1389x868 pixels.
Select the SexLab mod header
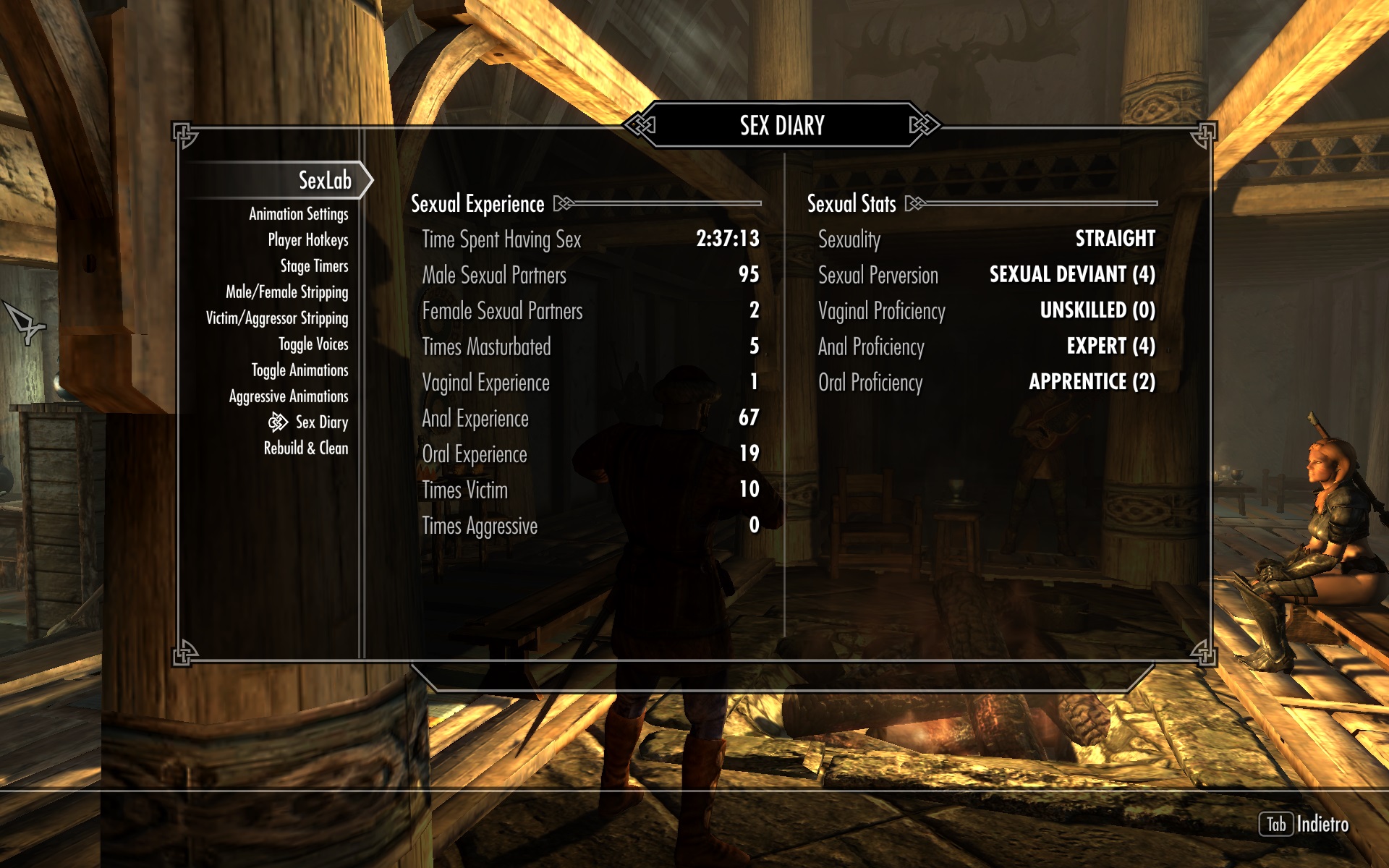(324, 180)
